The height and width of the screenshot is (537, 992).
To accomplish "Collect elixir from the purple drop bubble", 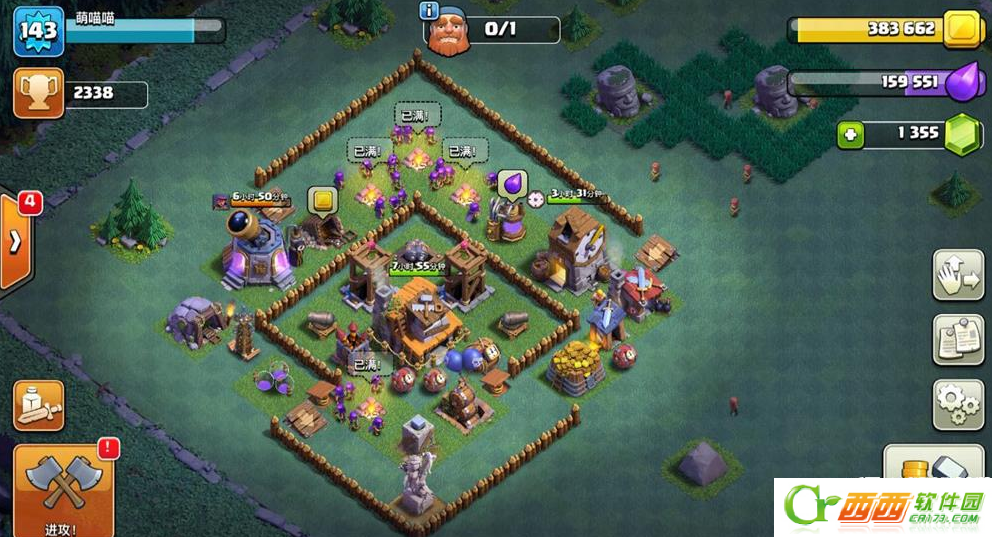I will point(511,183).
